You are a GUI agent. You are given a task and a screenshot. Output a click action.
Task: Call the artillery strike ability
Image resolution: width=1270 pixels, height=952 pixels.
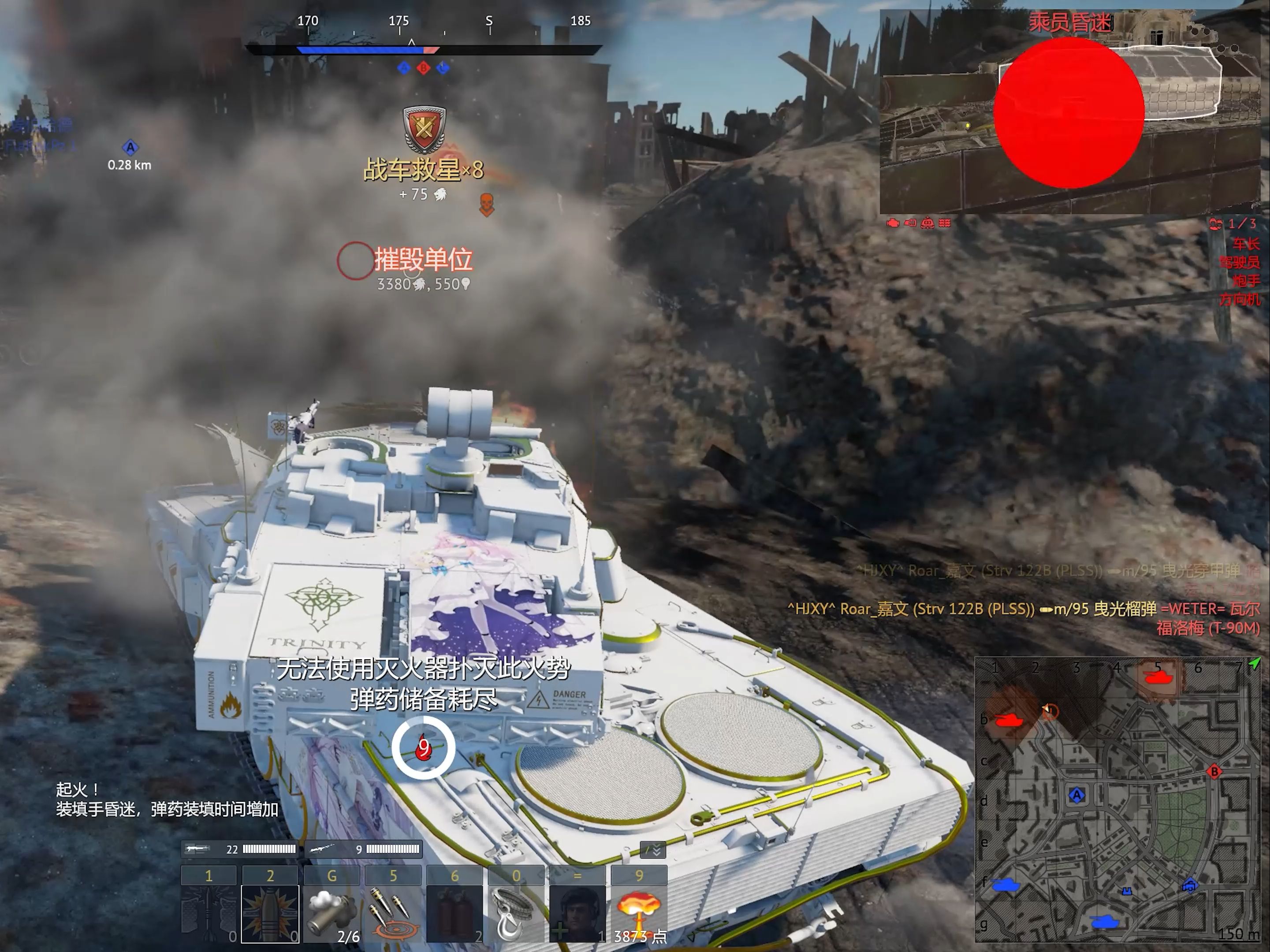point(393,914)
